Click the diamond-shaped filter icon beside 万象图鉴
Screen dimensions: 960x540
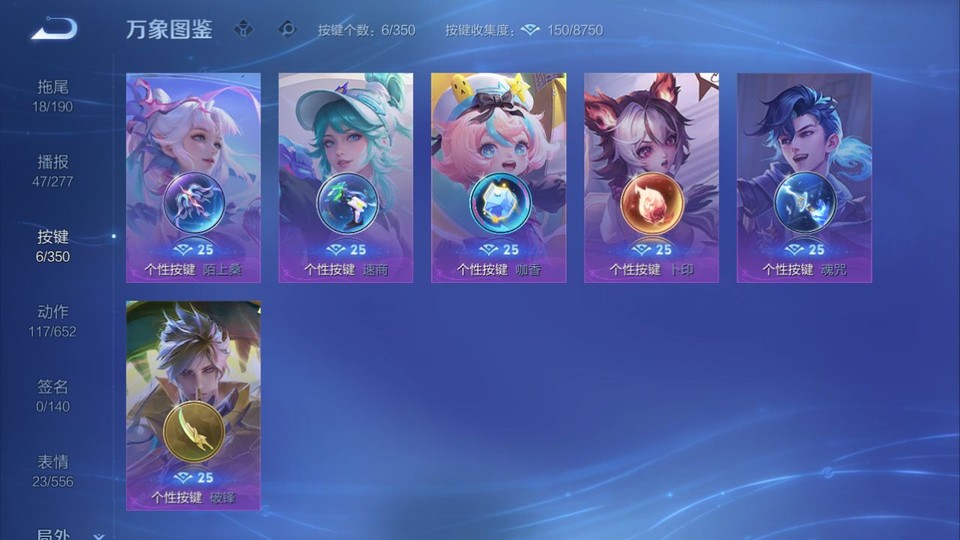tap(243, 29)
